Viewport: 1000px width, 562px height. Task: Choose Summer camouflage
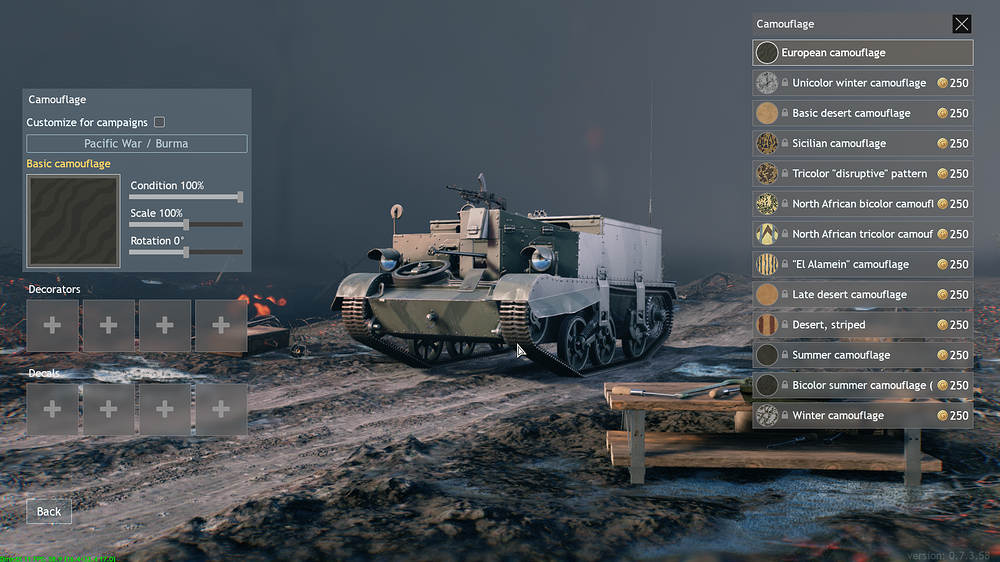pos(862,355)
